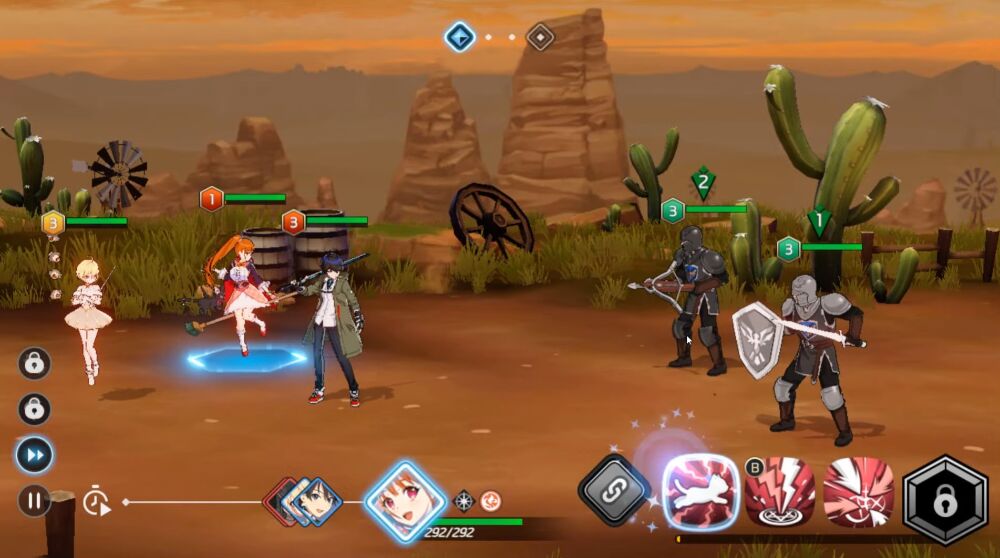Tap the chain link button
This screenshot has height=558, width=1000.
[x=614, y=490]
